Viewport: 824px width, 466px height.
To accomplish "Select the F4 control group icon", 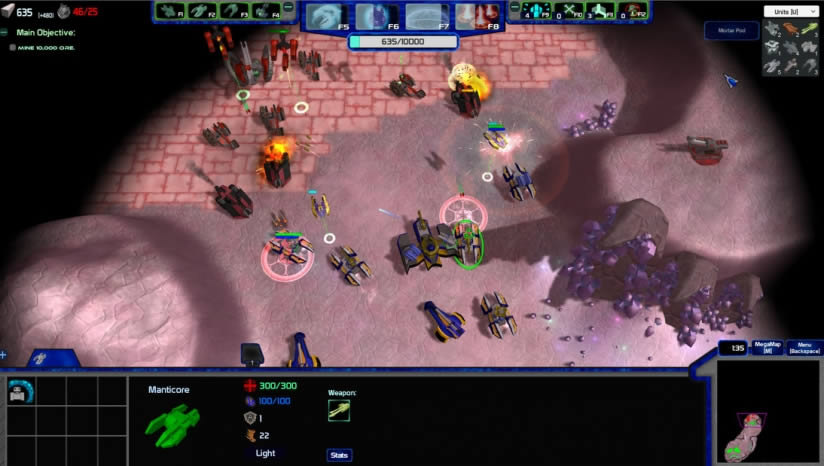I will point(268,11).
